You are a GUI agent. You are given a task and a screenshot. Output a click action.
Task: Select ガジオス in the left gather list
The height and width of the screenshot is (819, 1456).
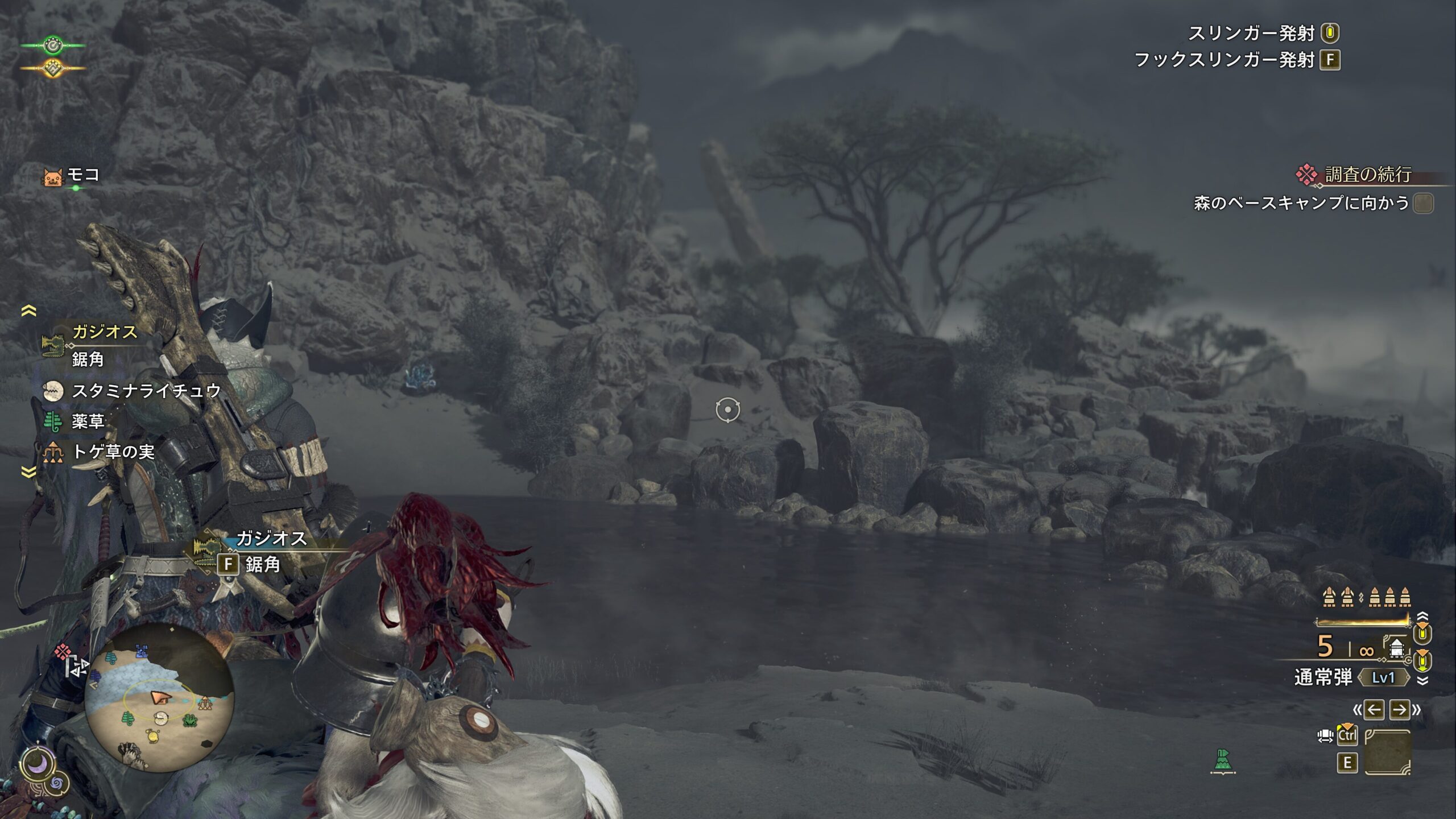(x=104, y=332)
